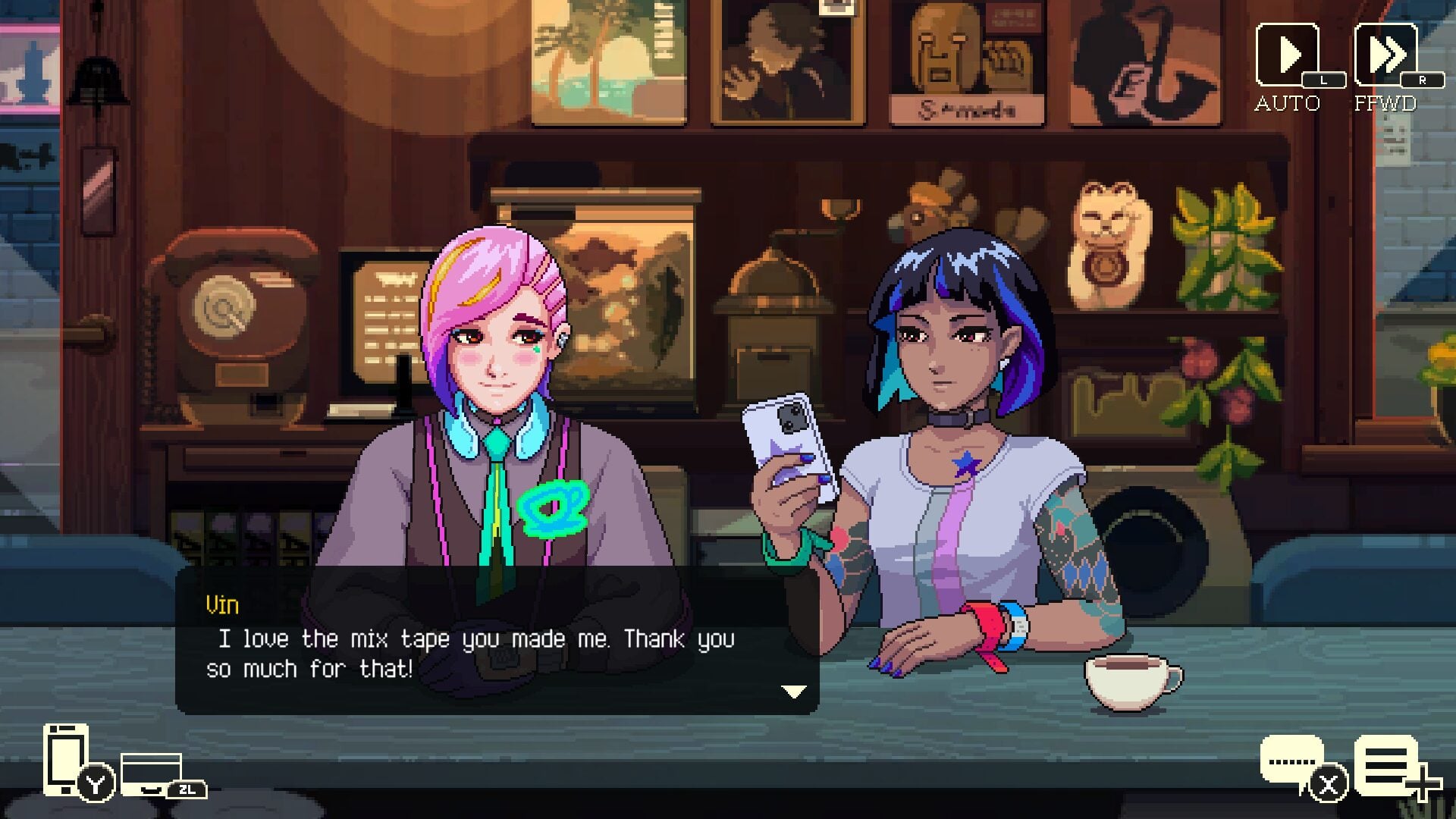The width and height of the screenshot is (1456, 819).
Task: Enable automatic dialogue advancing with AUTO
Action: click(x=1288, y=53)
